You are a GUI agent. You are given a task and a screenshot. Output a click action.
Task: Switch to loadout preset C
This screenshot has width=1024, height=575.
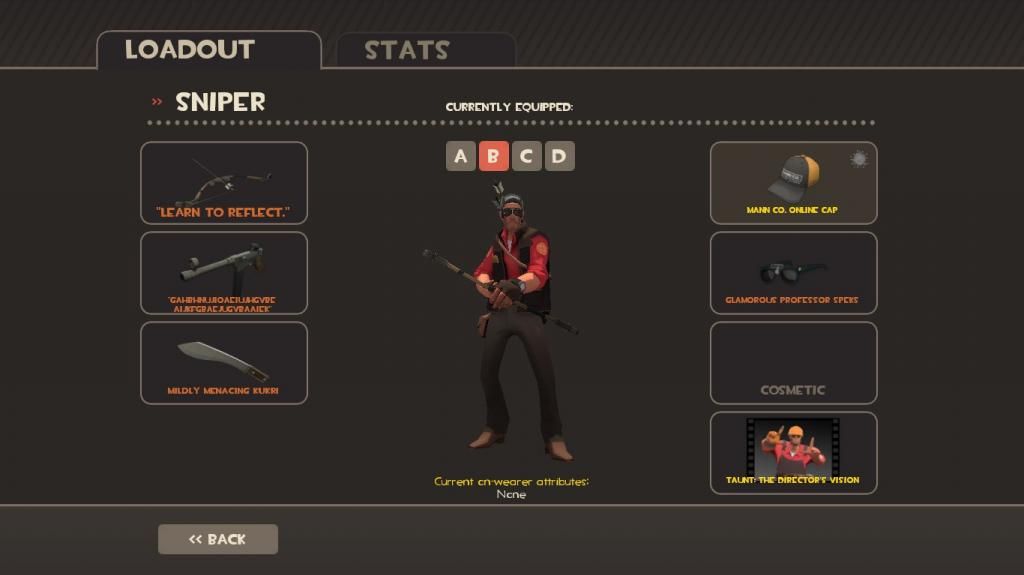(526, 156)
